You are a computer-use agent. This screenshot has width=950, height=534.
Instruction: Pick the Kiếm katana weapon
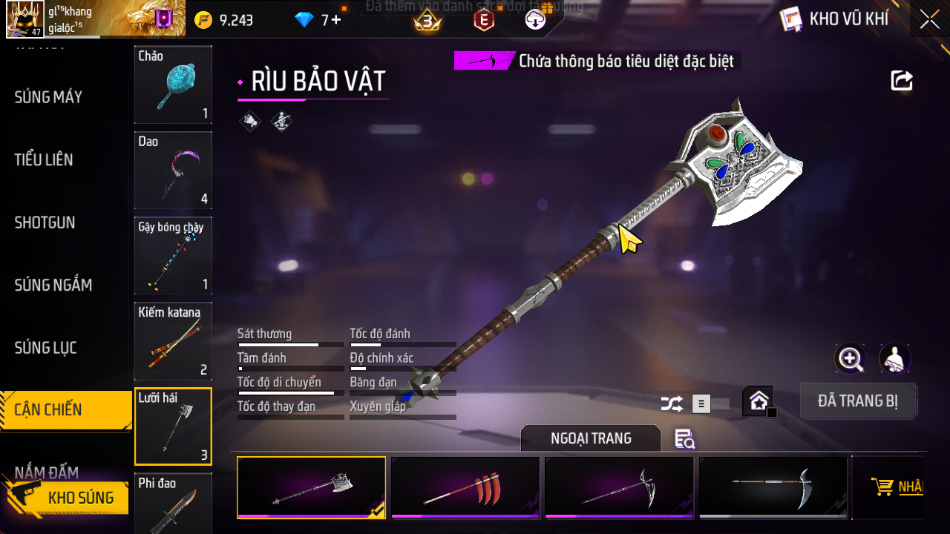point(173,341)
